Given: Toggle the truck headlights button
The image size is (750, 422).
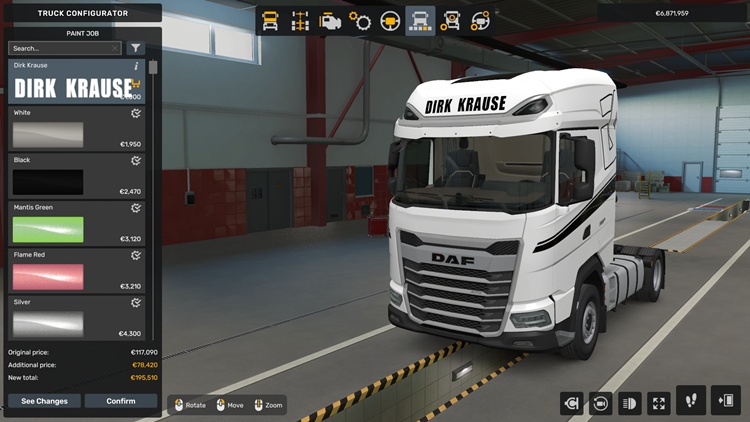Looking at the screenshot, I should click(x=630, y=403).
